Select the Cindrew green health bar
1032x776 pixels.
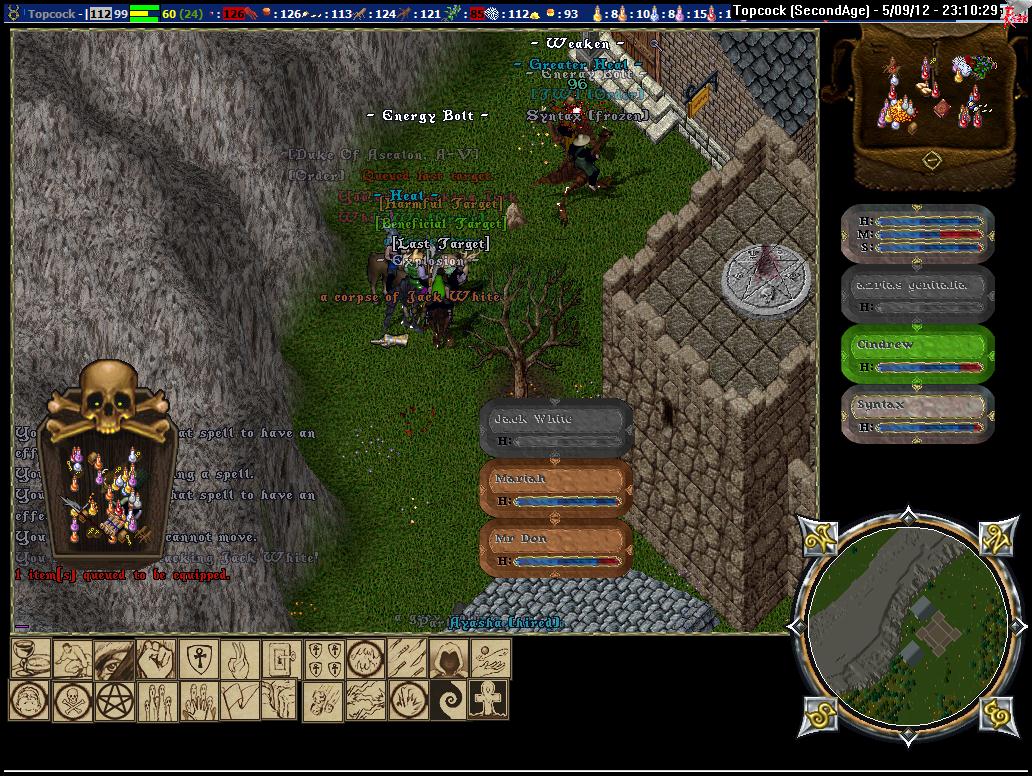tap(917, 354)
